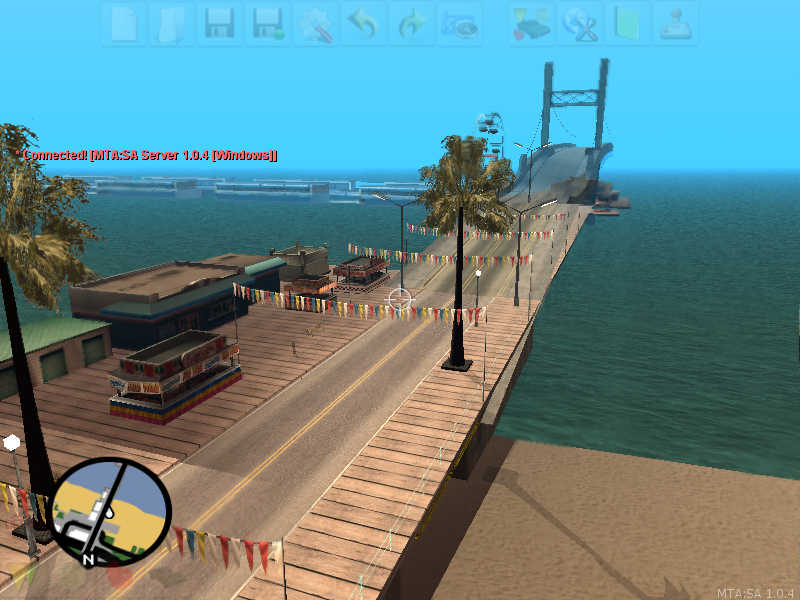Choose Save As, the floppy disk with green badge
The image size is (800, 600).
pos(268,24)
